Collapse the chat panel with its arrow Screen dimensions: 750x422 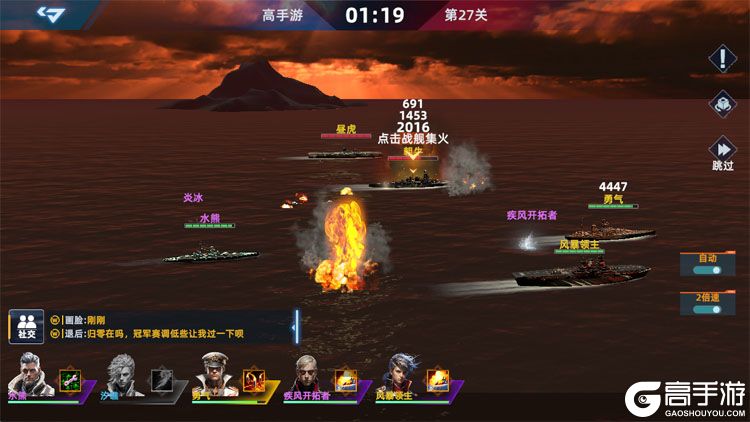click(295, 325)
